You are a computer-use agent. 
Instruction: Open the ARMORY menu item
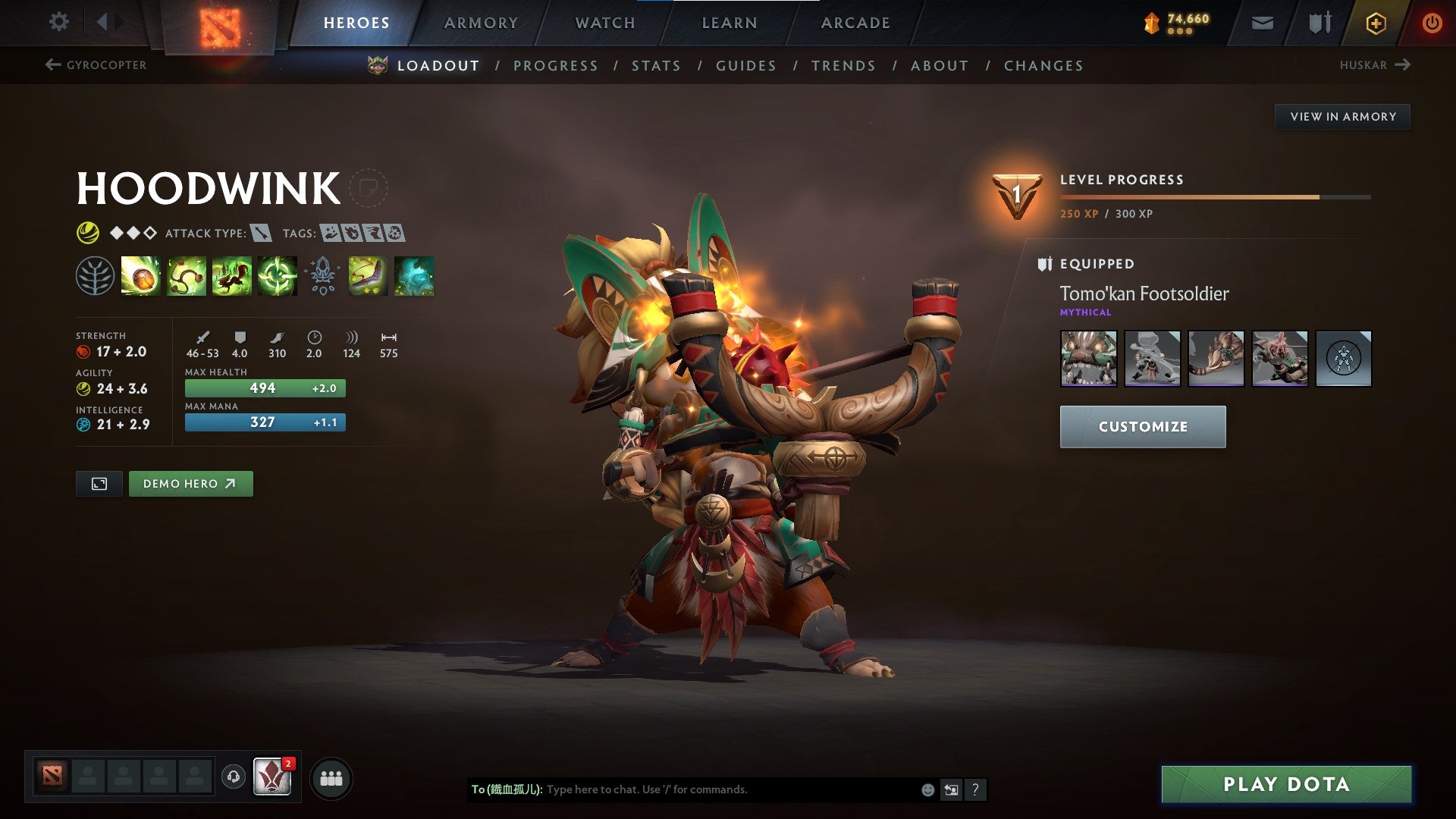(482, 22)
